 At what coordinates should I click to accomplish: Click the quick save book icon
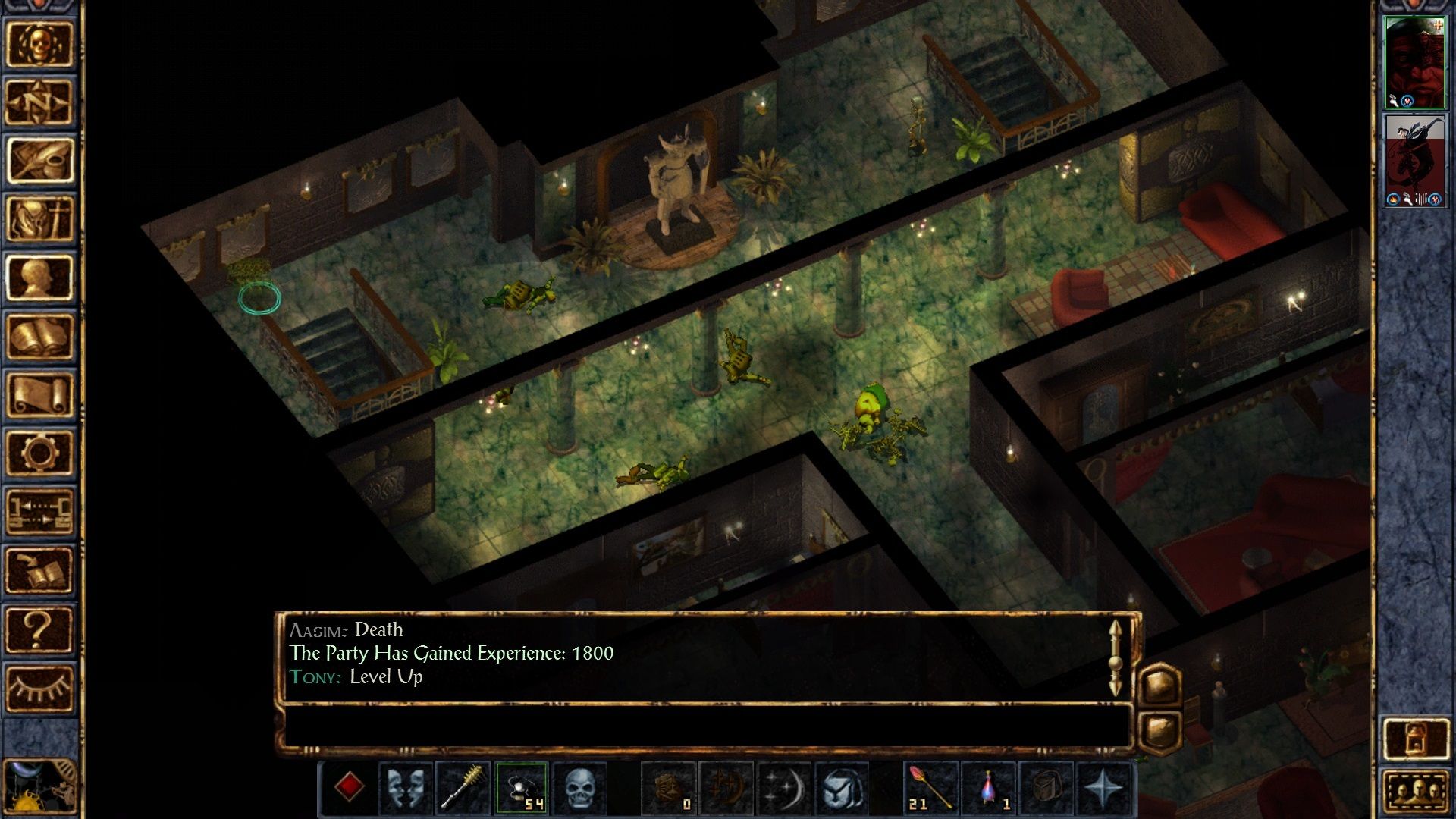pyautogui.click(x=39, y=570)
